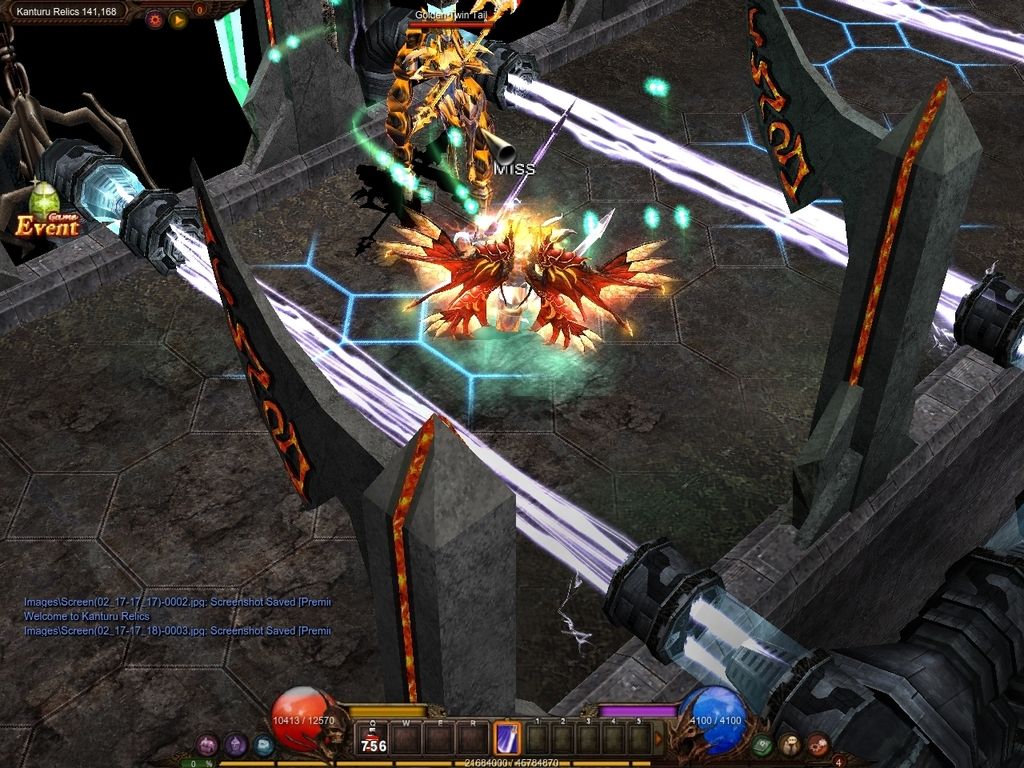This screenshot has height=768, width=1024.
Task: Open the Game Event egg icon
Action: [x=45, y=210]
